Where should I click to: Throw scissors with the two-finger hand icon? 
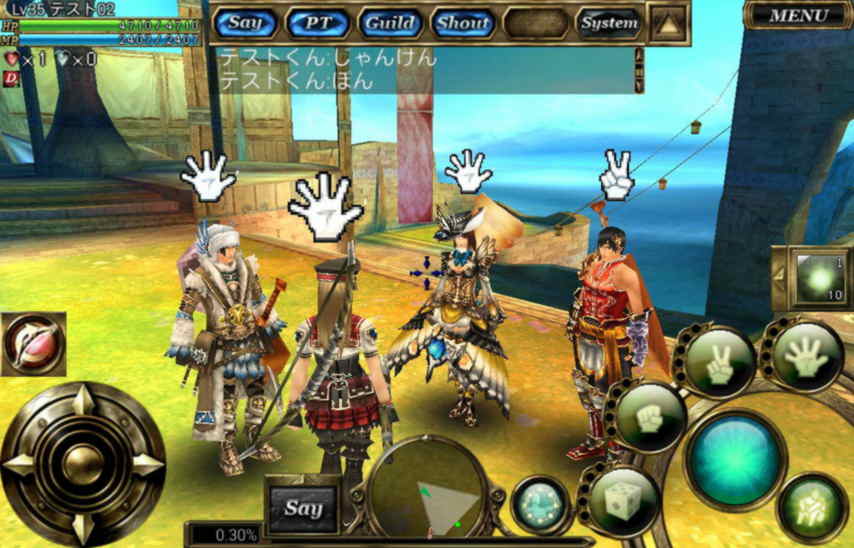718,361
